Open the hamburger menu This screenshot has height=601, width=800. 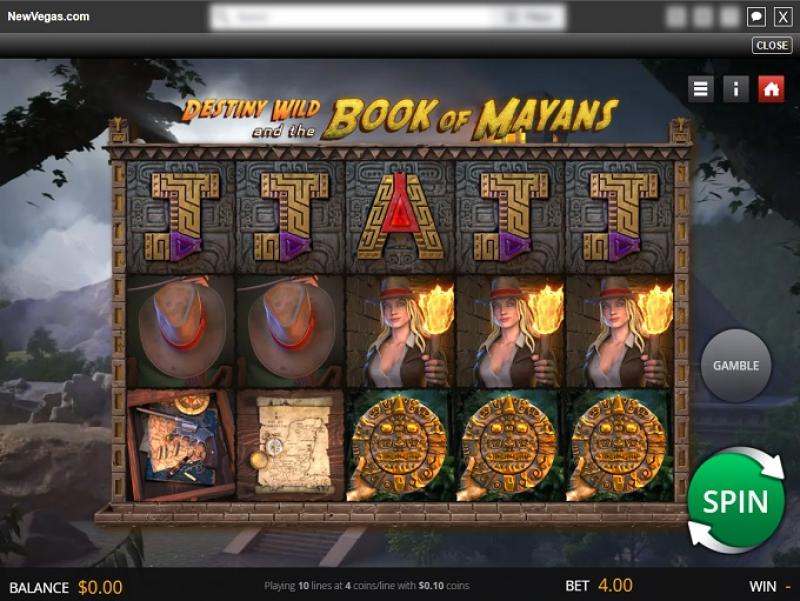(x=701, y=88)
